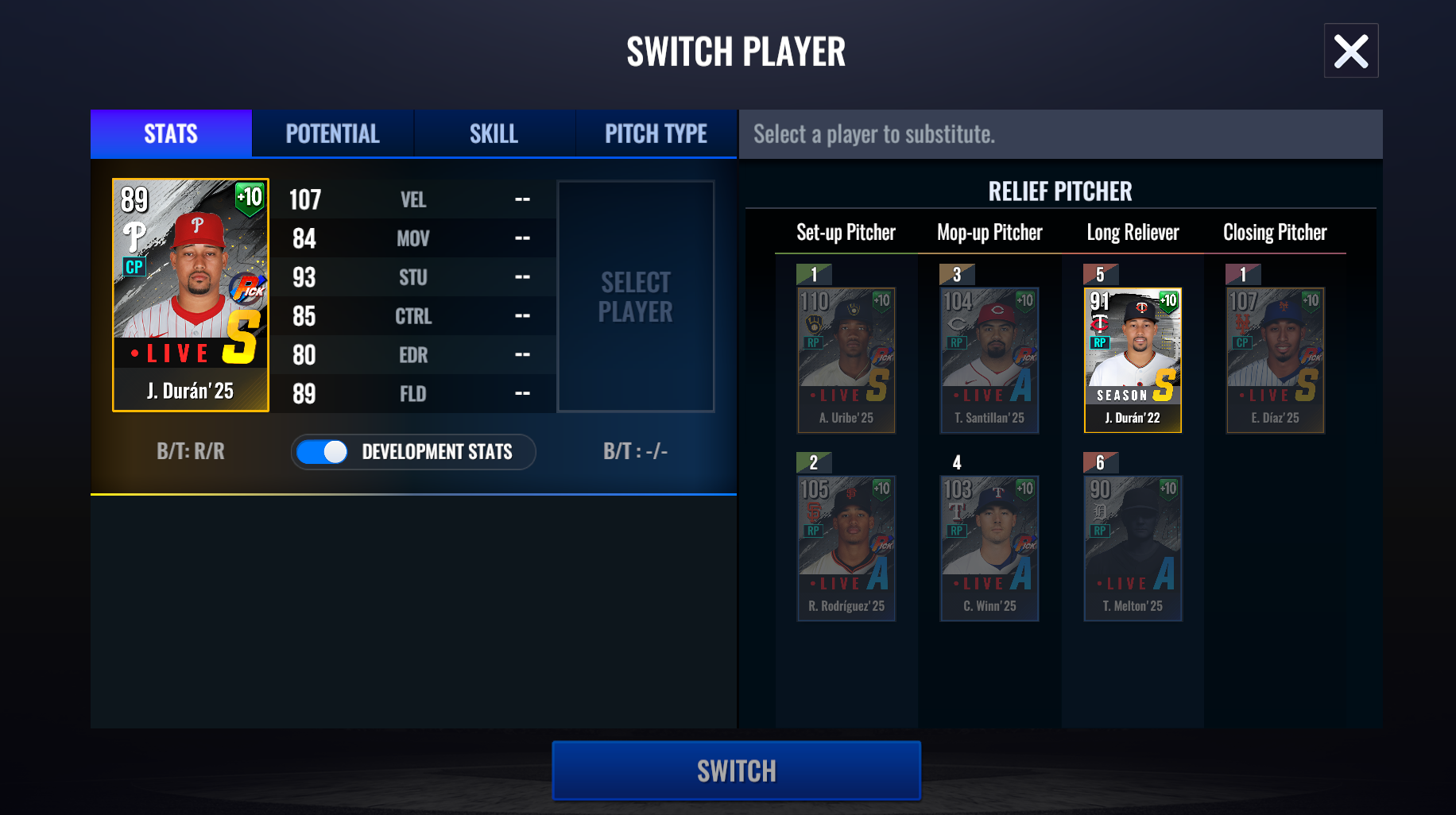Click the empty Select Player slot
1456x815 pixels.
point(636,296)
